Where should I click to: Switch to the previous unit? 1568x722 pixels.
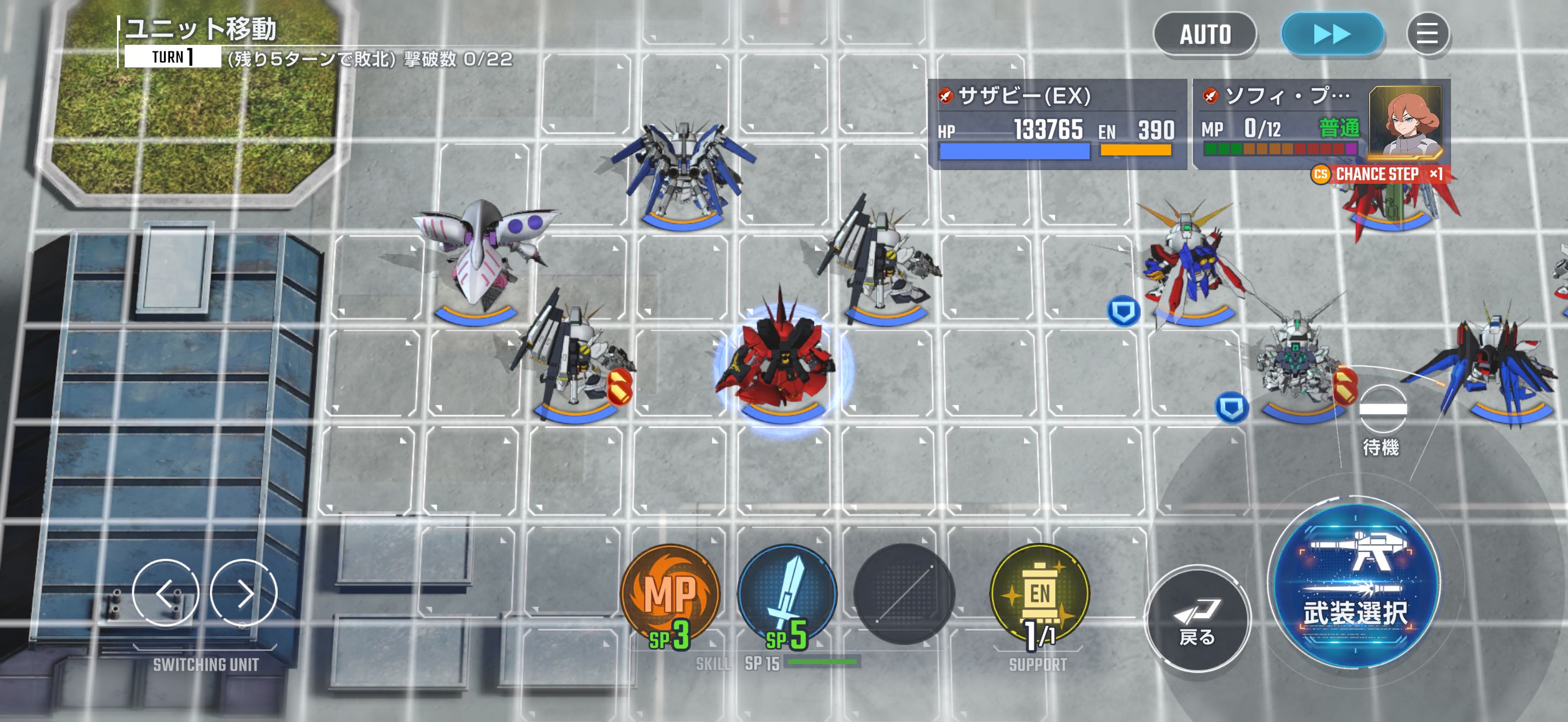tap(166, 592)
